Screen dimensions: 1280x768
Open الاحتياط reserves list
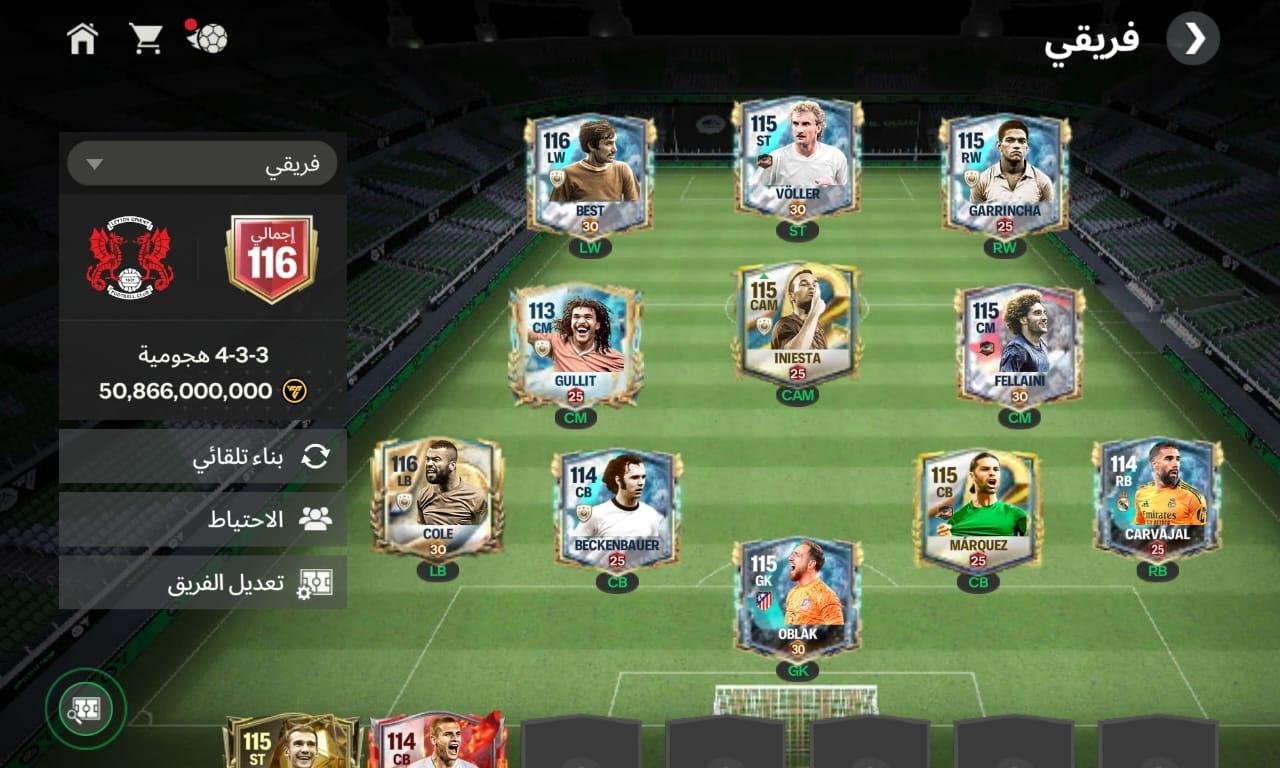(203, 519)
